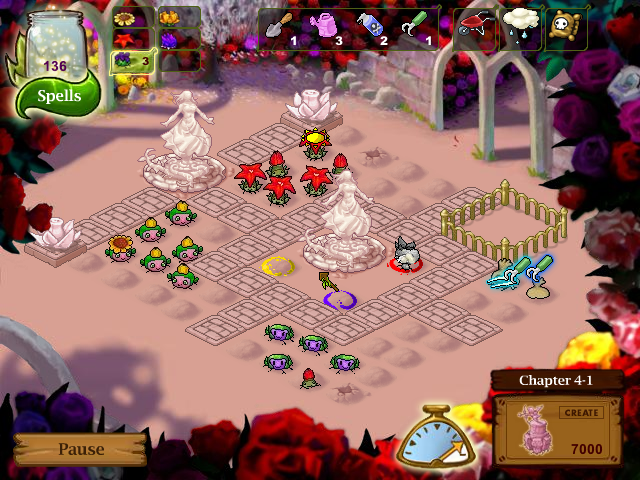Open the Spells menu
640x480 pixels.
(x=59, y=98)
